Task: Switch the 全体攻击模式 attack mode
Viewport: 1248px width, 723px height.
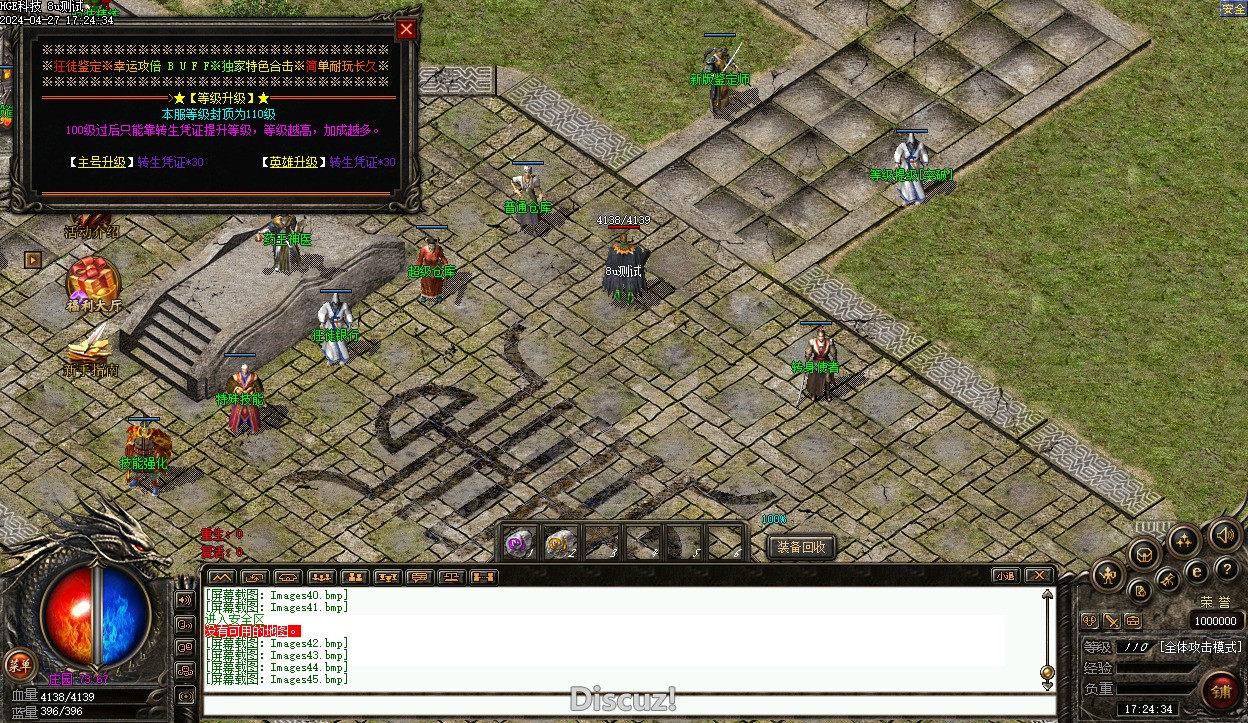Action: coord(1200,647)
